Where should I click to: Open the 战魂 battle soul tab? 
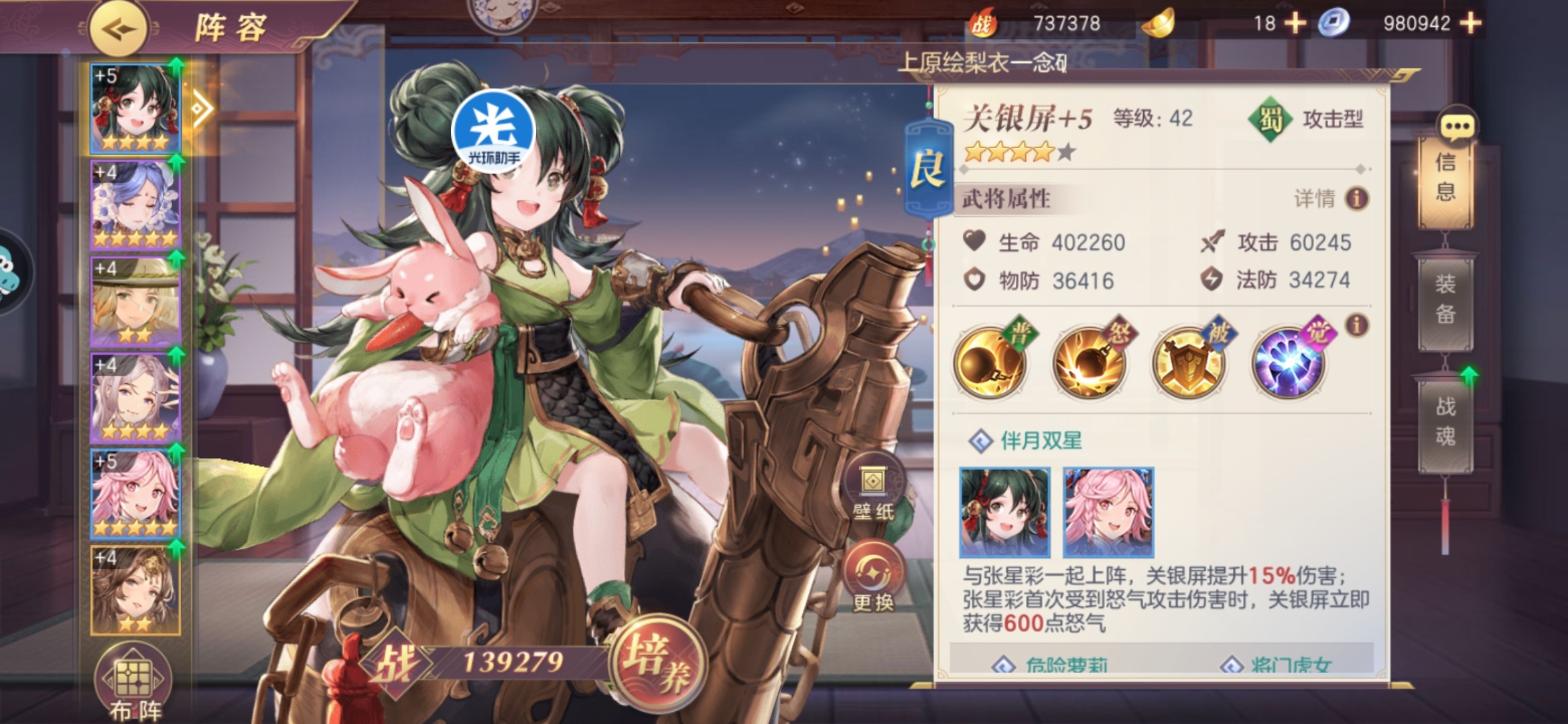1445,422
